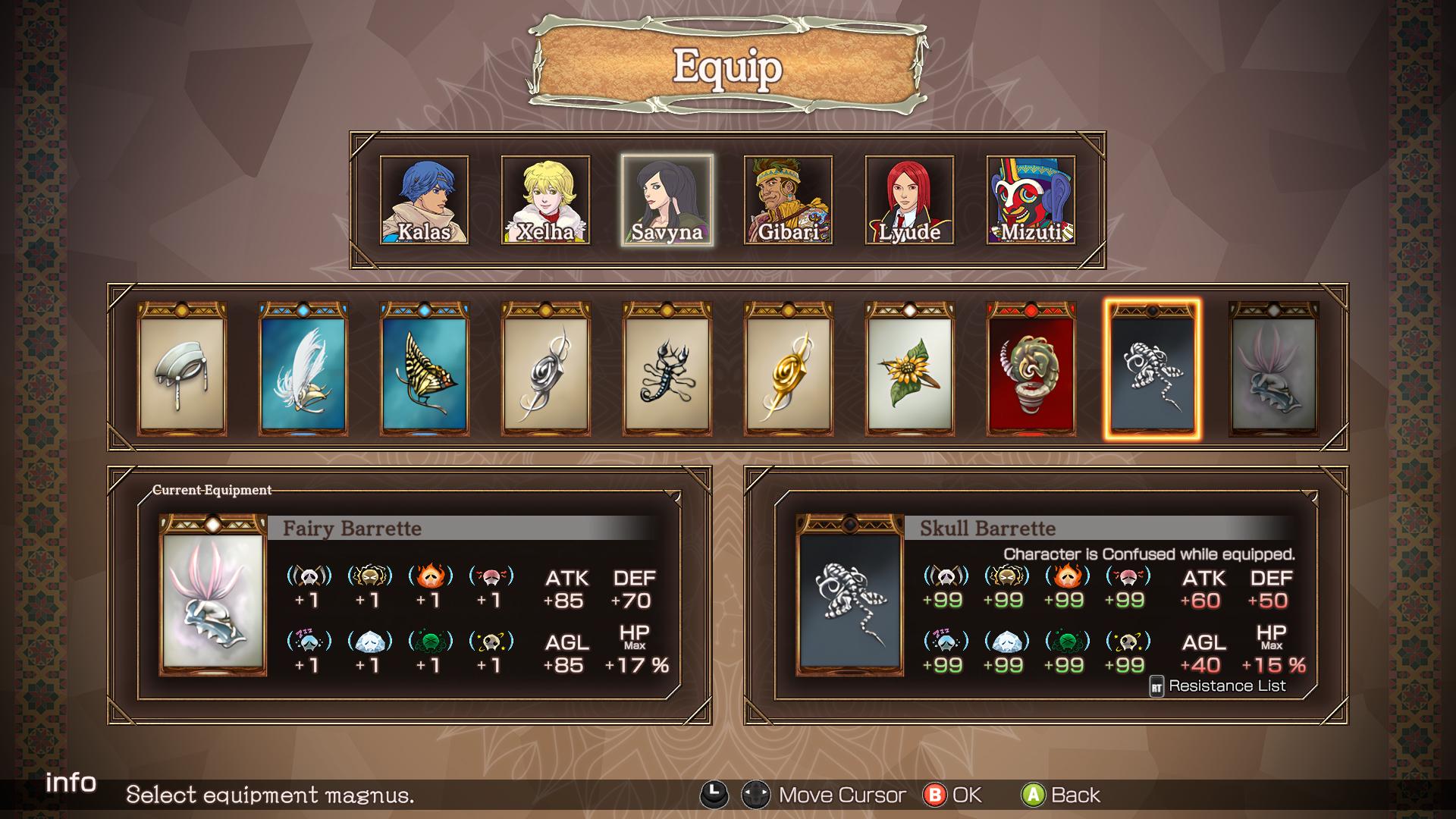The width and height of the screenshot is (1456, 819).
Task: Pick the red-background spiral shell card
Action: [1031, 369]
